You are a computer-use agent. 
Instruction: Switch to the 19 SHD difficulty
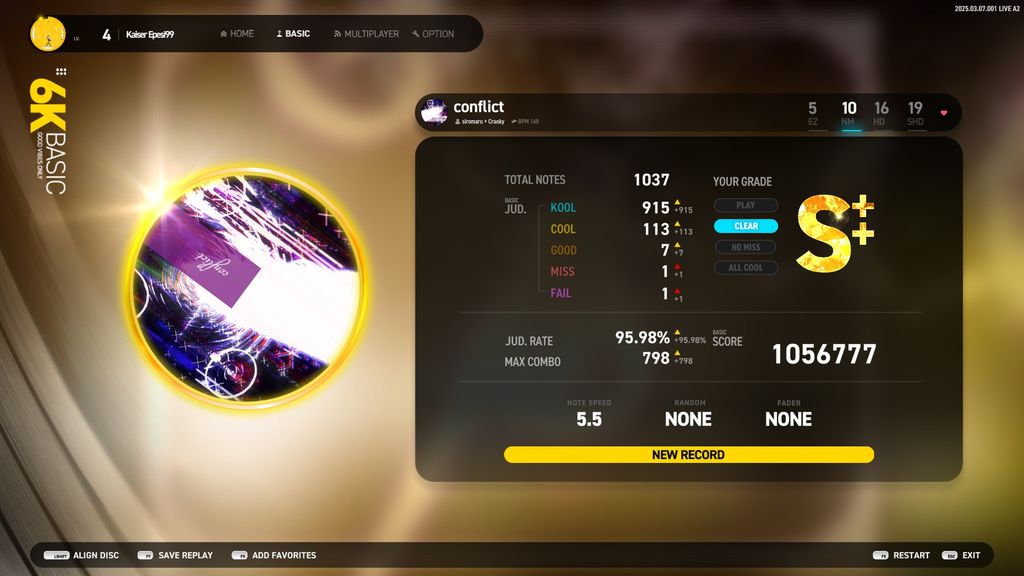(915, 113)
